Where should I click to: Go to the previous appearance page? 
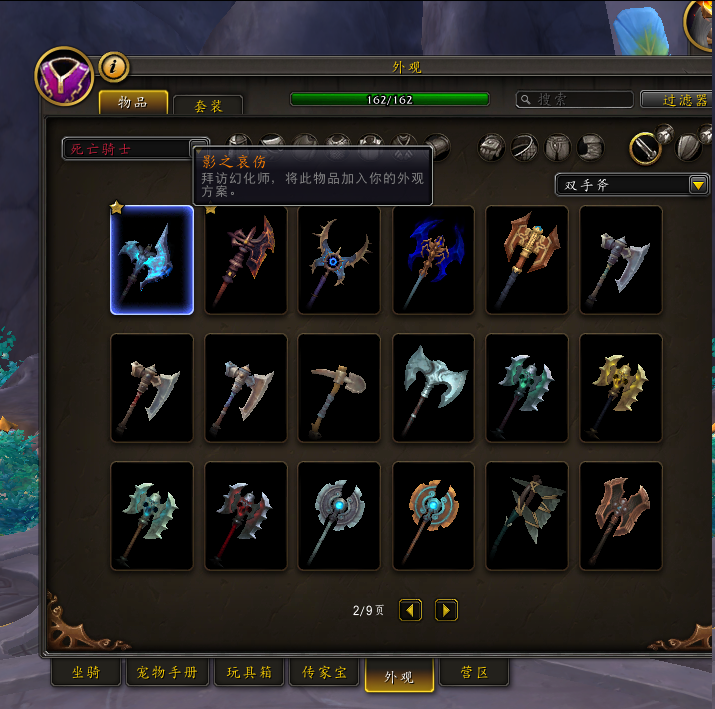point(410,610)
